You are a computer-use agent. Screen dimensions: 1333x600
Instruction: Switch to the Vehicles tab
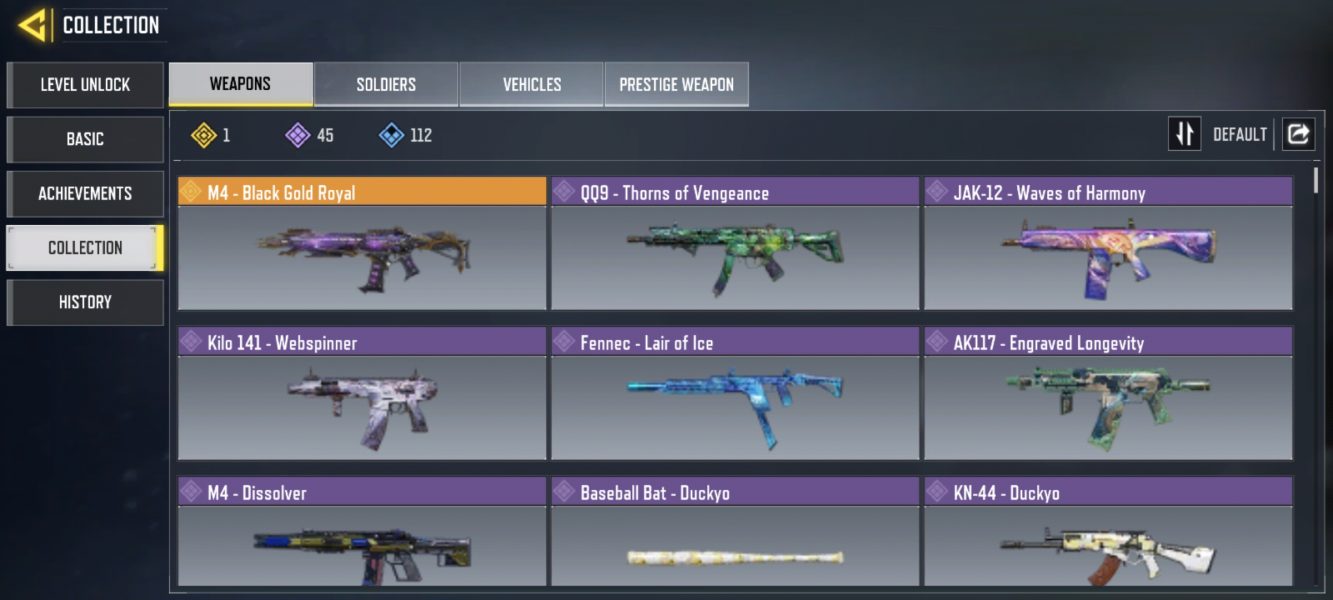[x=531, y=84]
